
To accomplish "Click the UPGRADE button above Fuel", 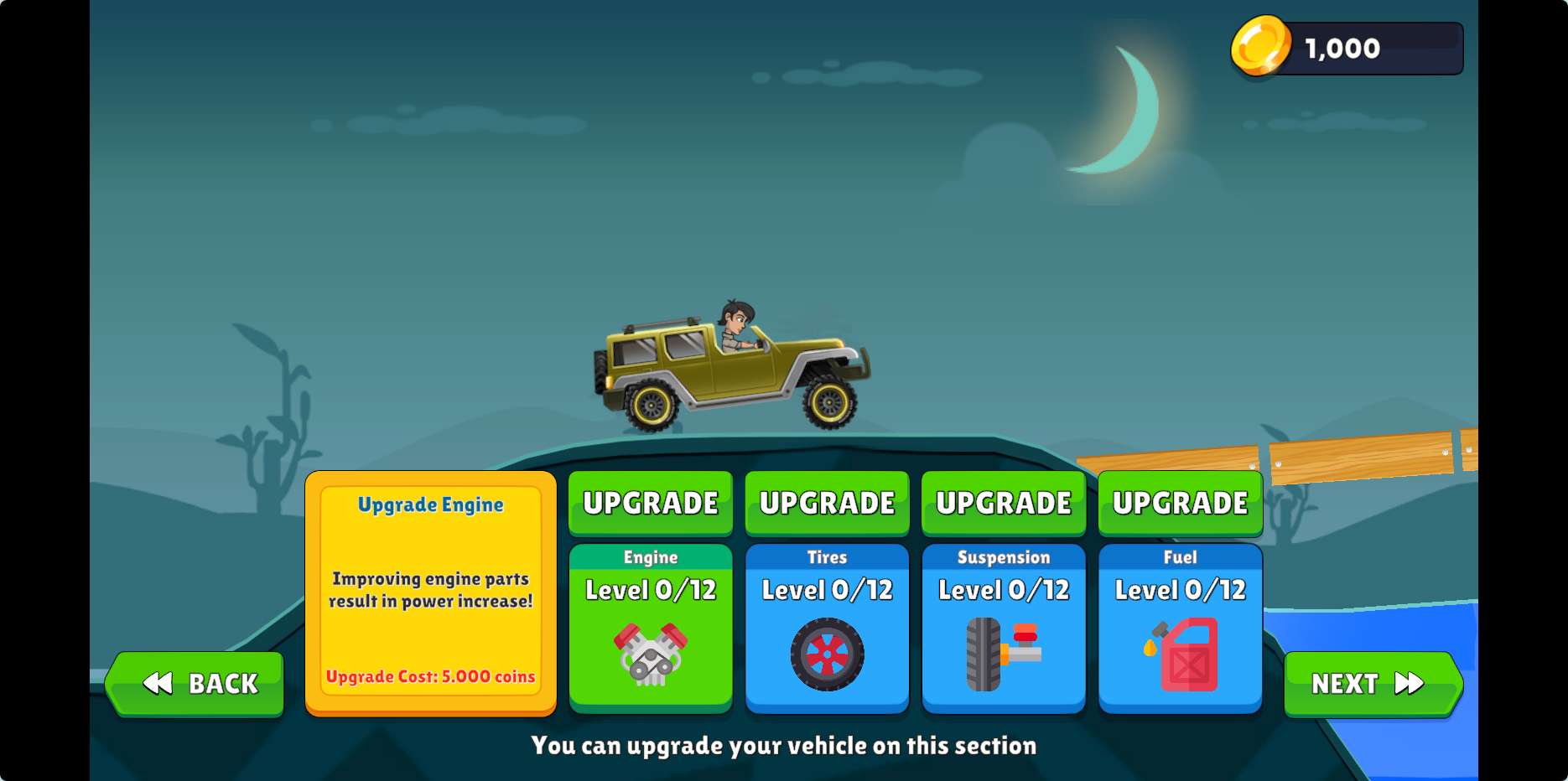I will 1180,503.
